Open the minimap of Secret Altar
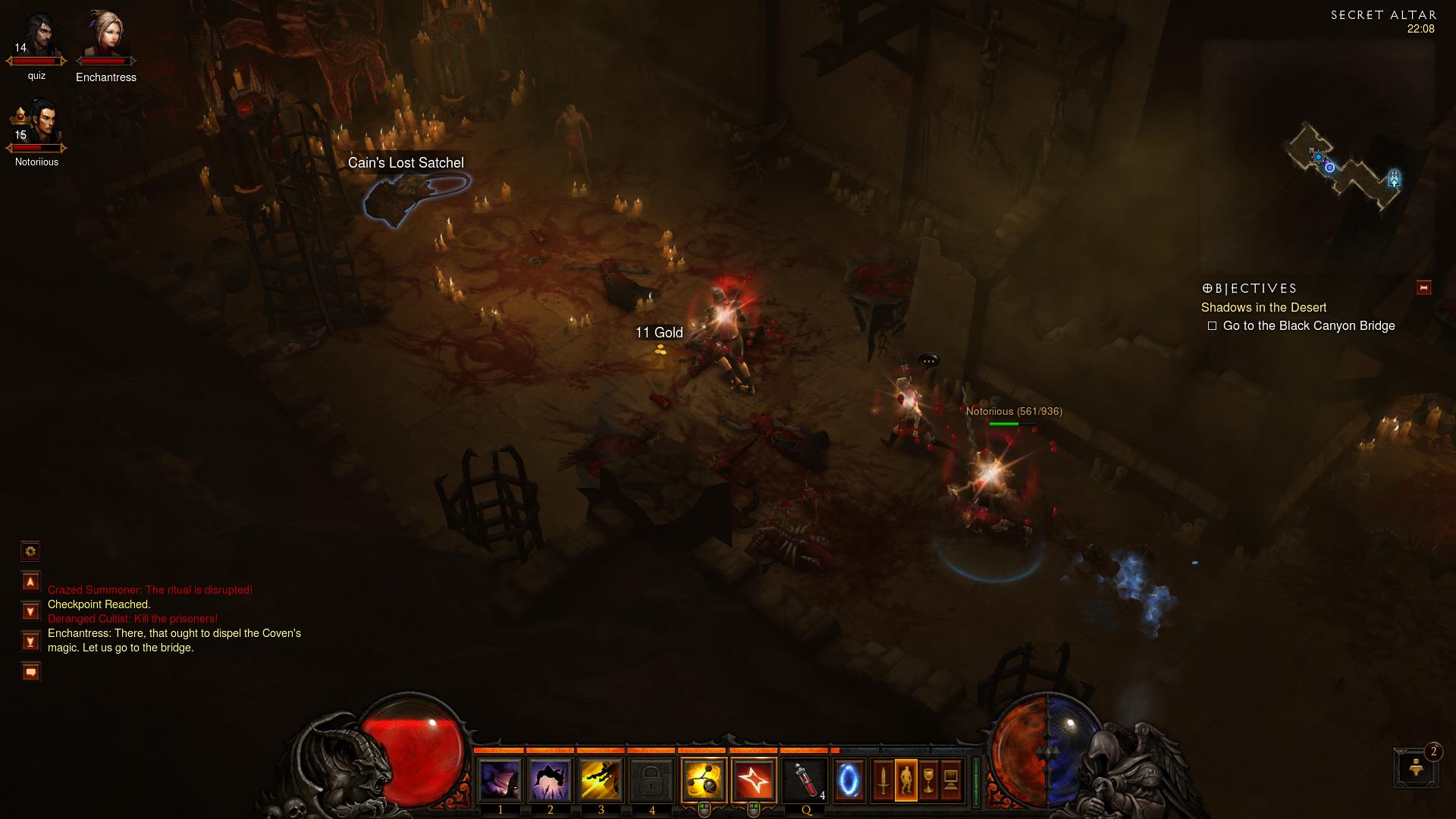Screen dimensions: 1456x819 coord(1344,167)
